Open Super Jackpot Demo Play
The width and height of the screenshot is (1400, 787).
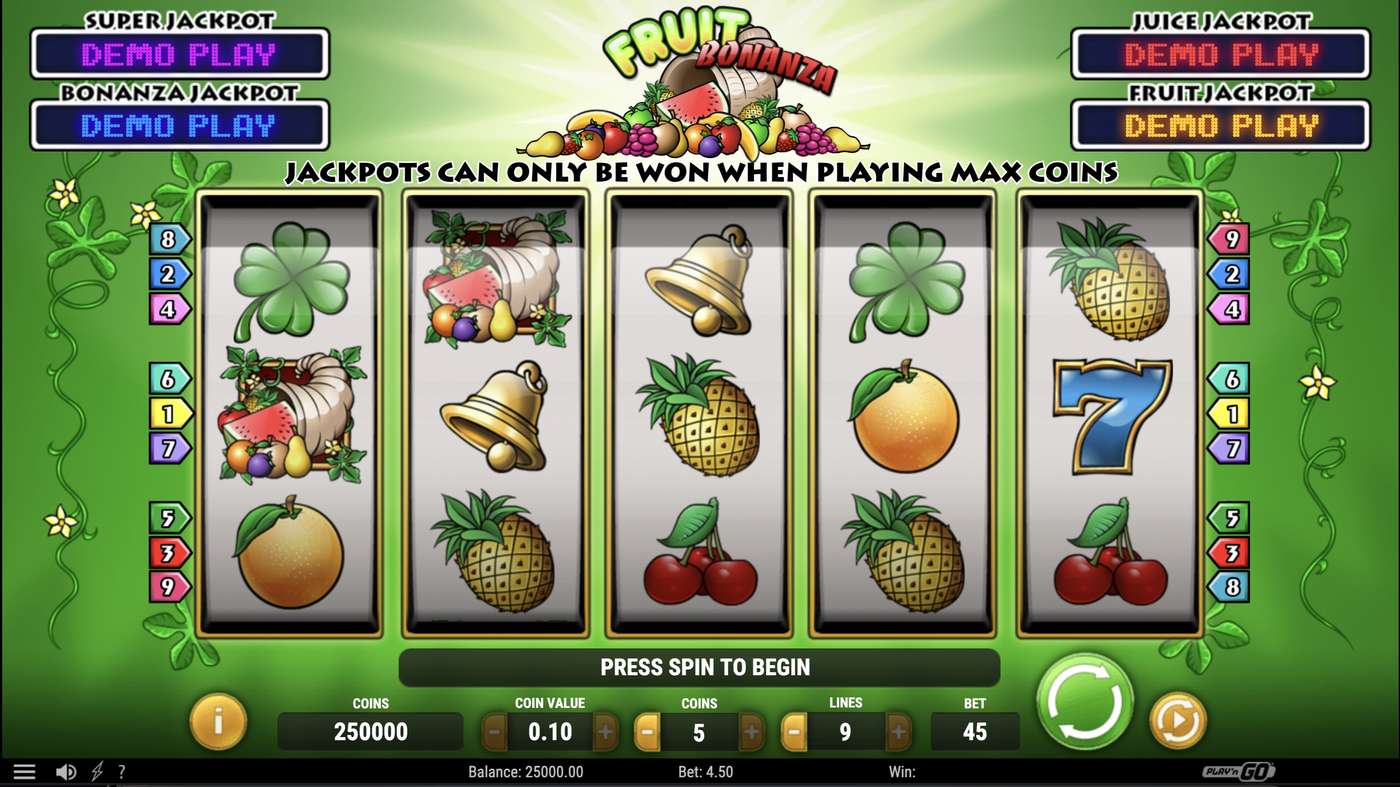[180, 55]
